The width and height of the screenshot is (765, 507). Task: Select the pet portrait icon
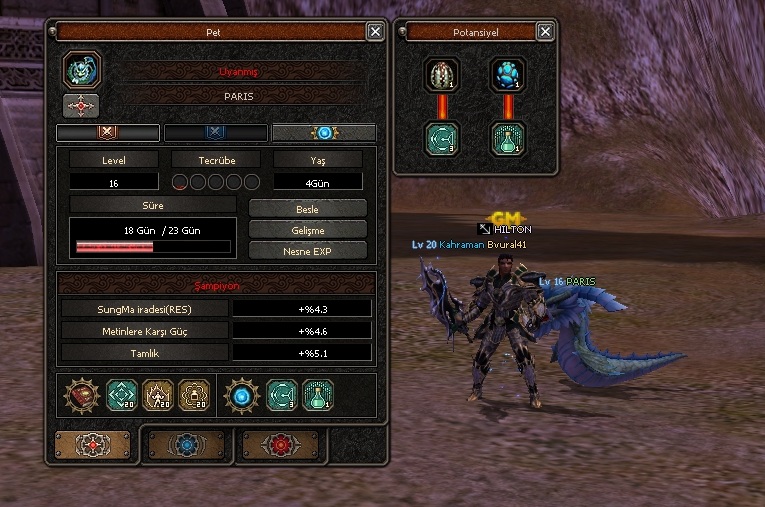(81, 70)
